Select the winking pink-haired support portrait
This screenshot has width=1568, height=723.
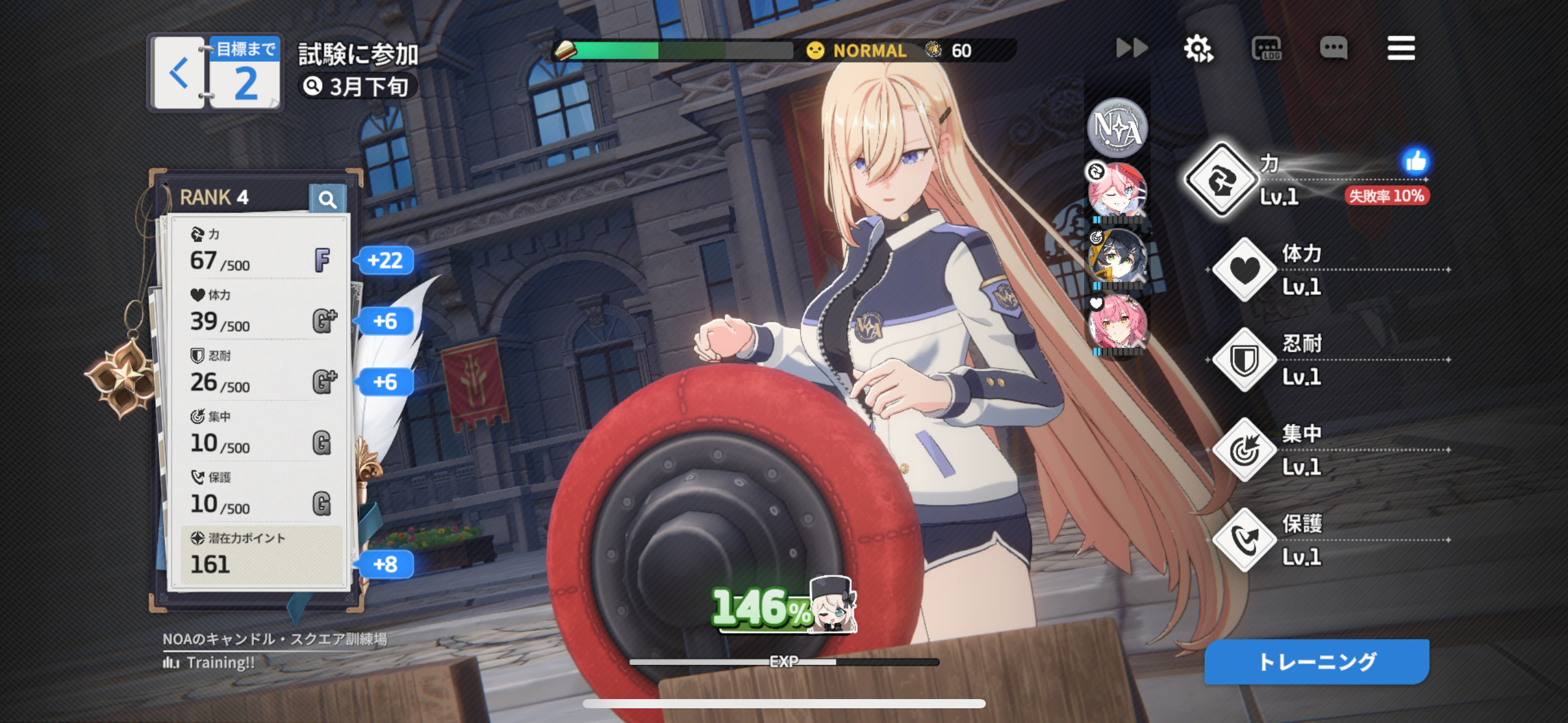pos(1117,191)
